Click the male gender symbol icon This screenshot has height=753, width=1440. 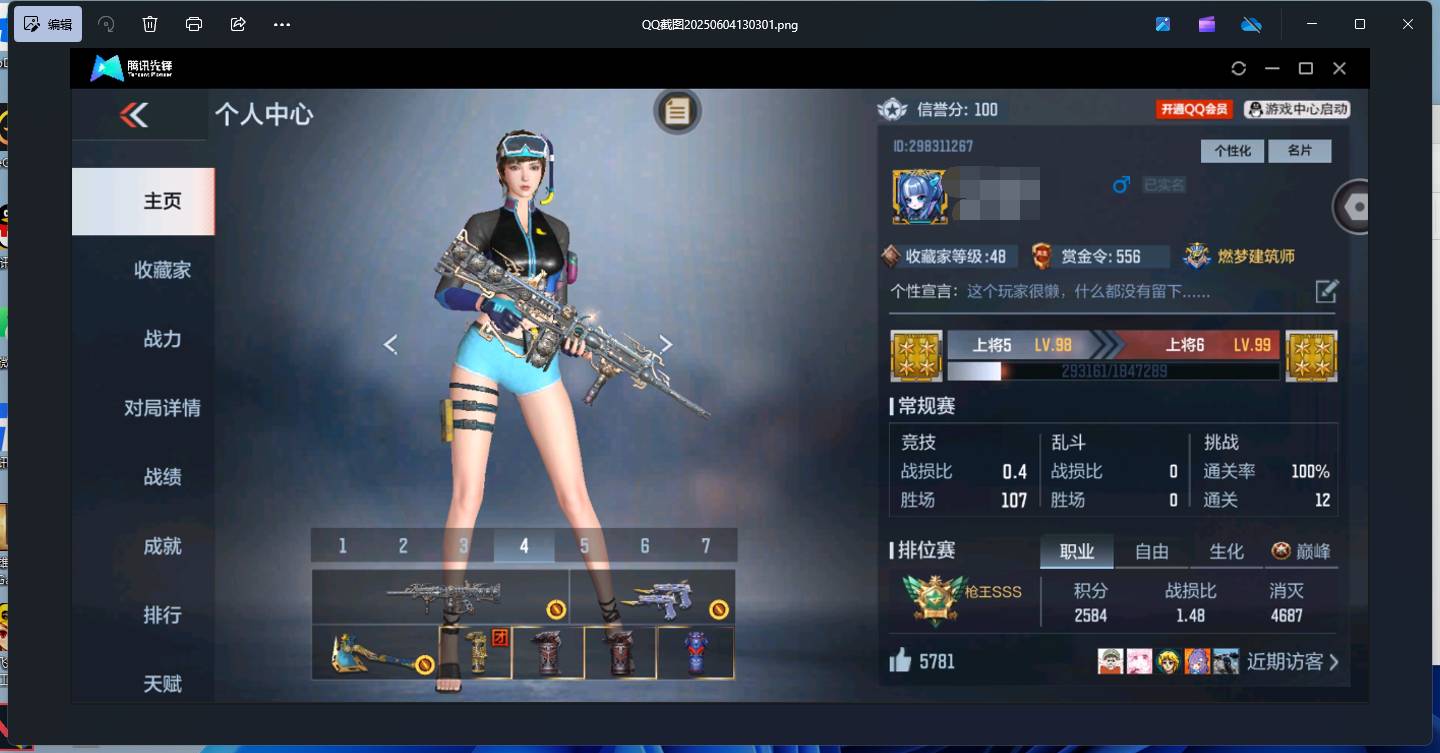[1120, 184]
